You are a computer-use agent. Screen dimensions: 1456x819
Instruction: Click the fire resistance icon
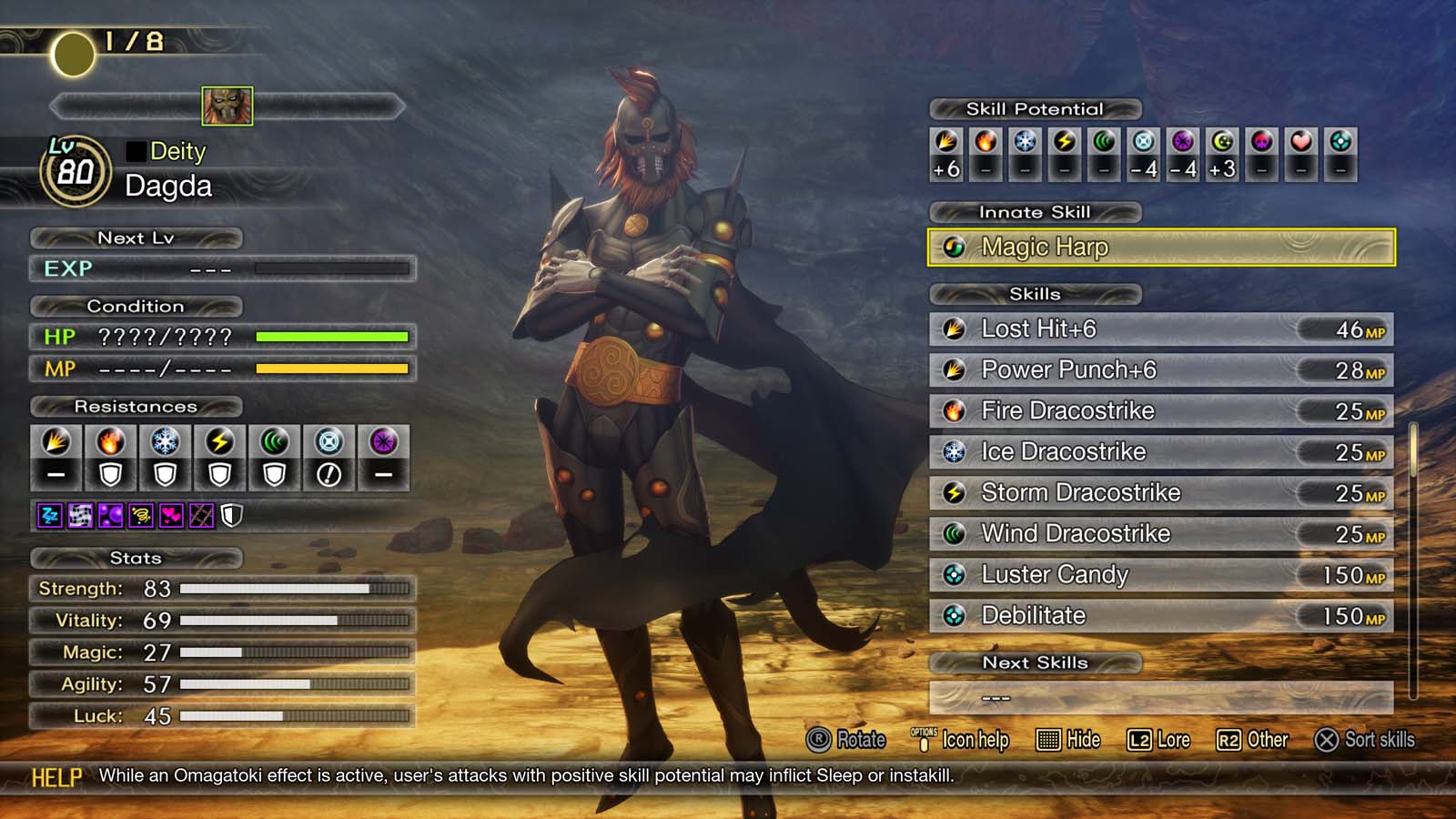pyautogui.click(x=110, y=442)
